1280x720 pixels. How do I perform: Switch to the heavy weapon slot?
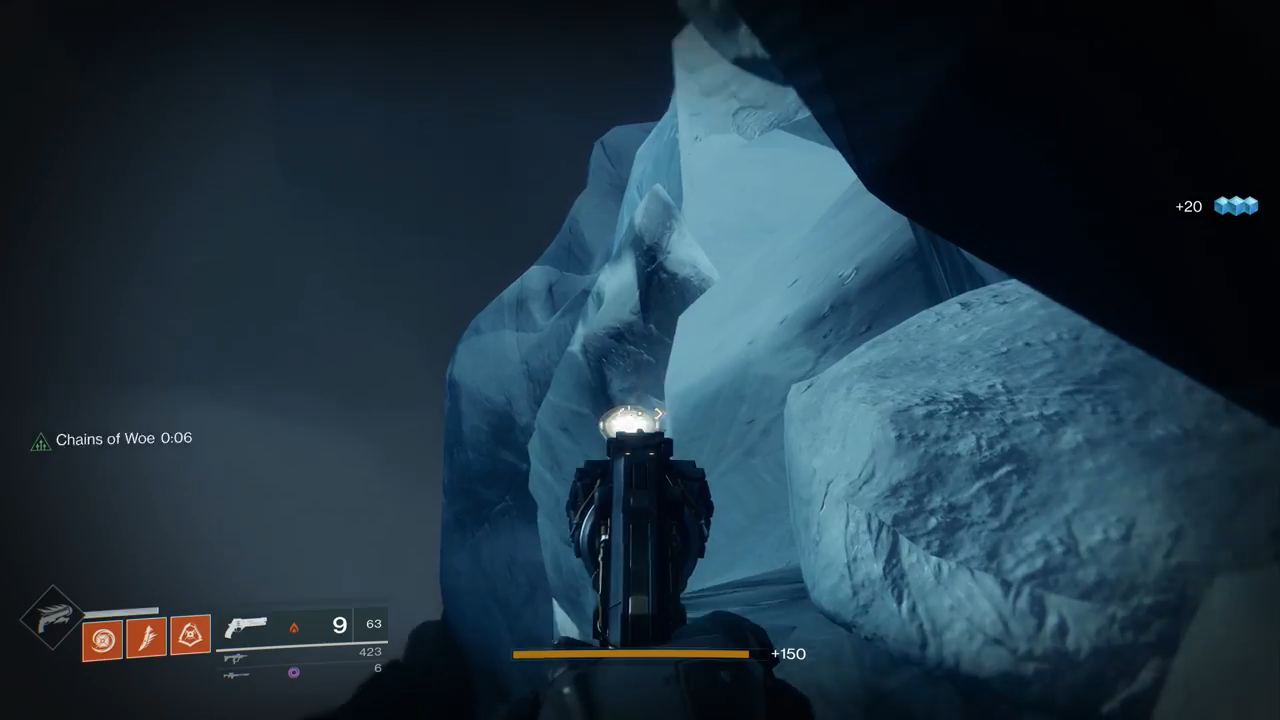click(x=236, y=675)
